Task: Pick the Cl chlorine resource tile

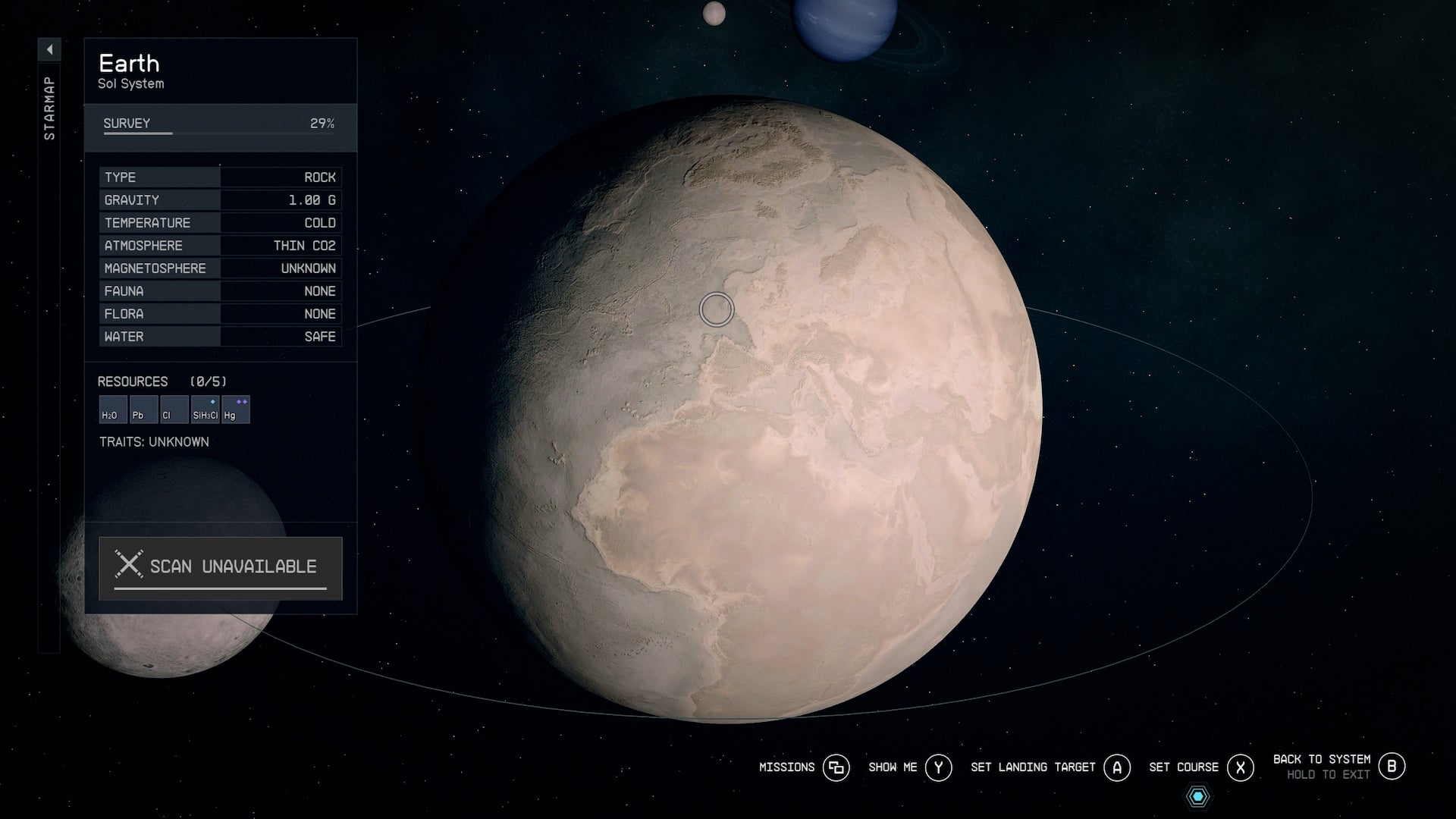Action: [174, 409]
